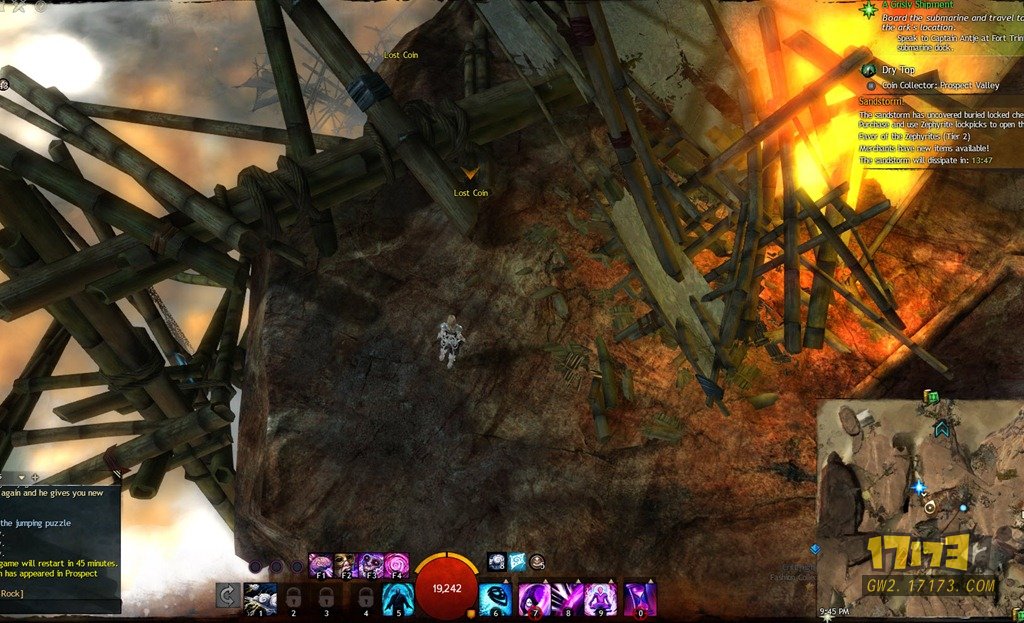Screen dimensions: 1024x623
Task: Trigger the F2 masked face shatter skill
Action: coord(345,565)
